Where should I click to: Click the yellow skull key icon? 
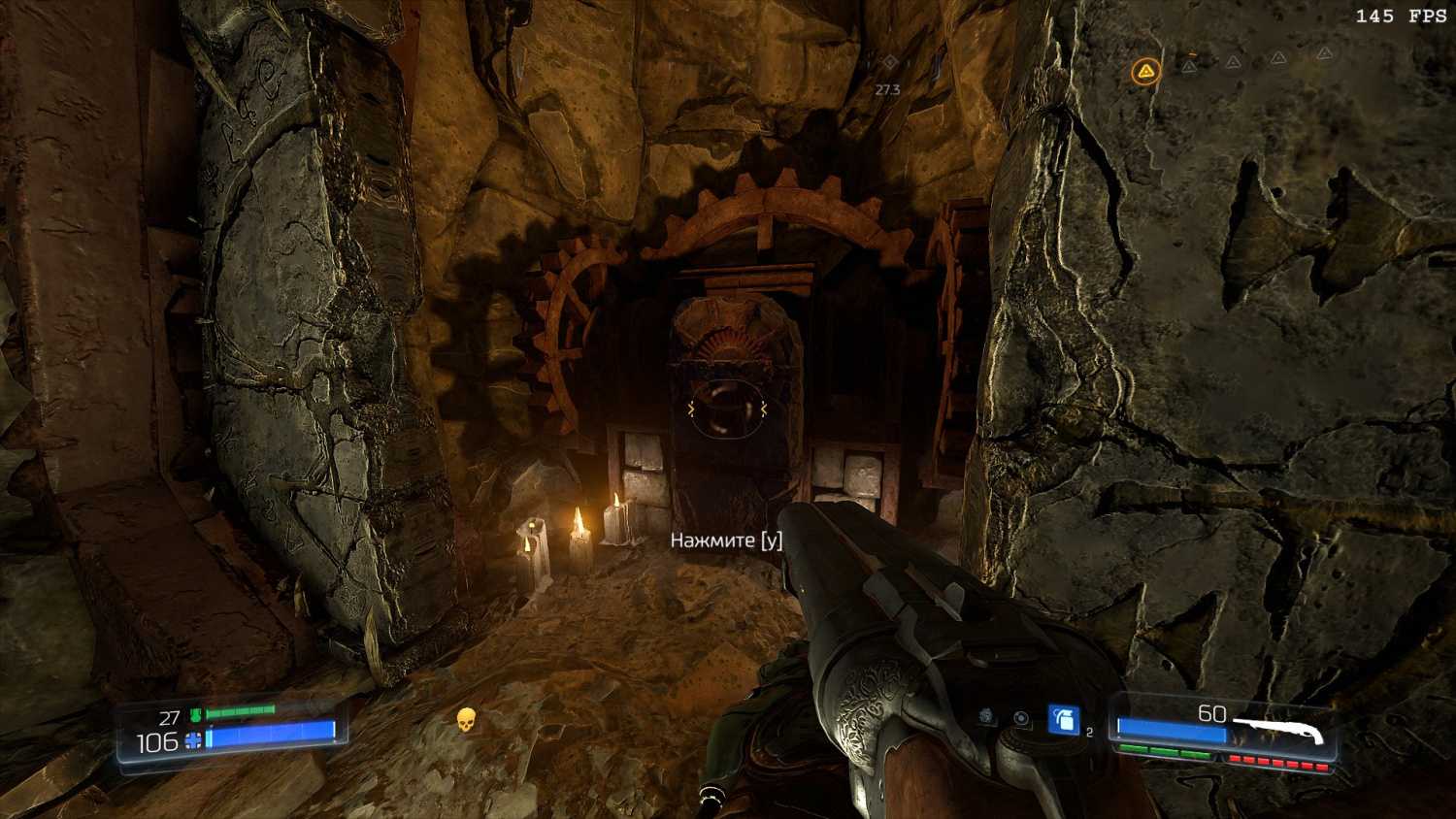pos(466,719)
